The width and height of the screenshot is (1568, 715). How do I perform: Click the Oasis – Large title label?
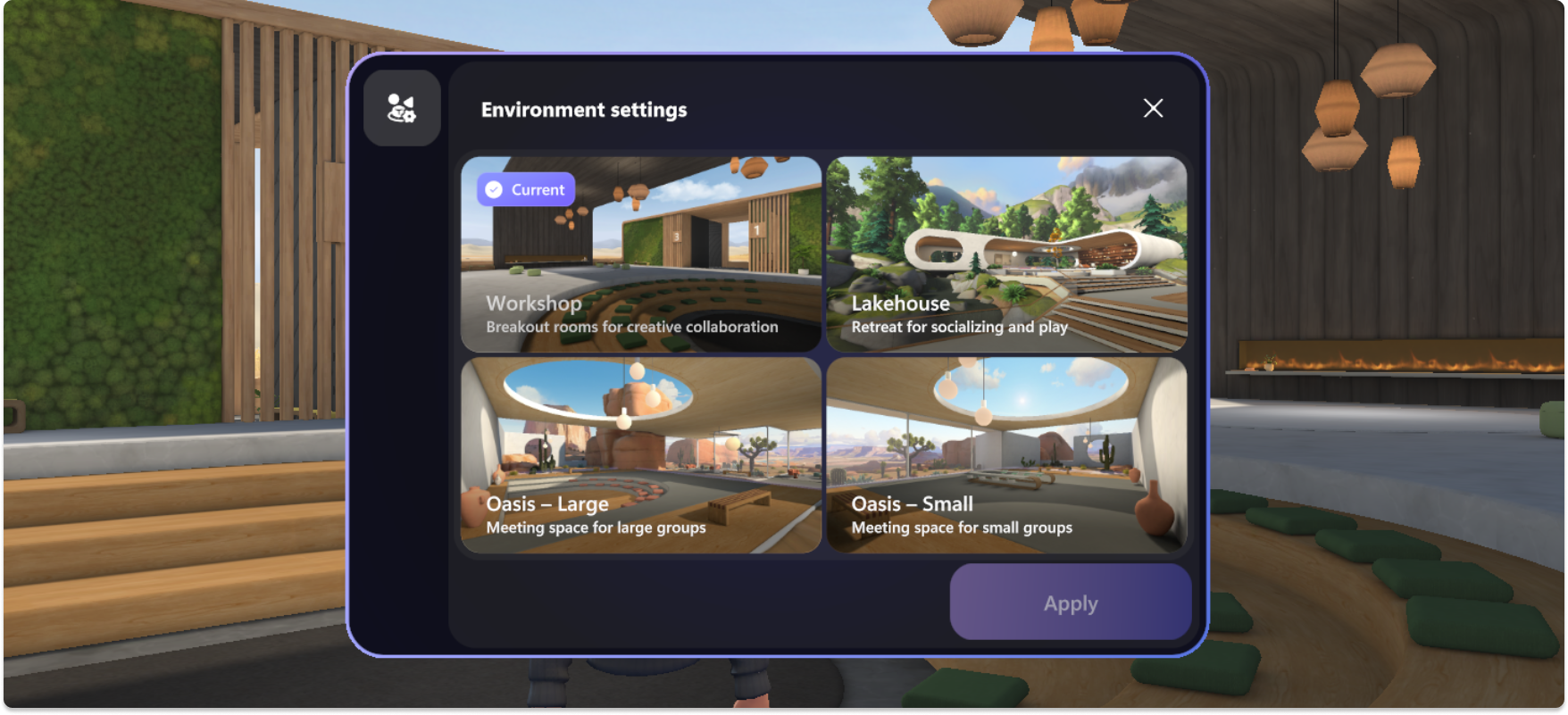(x=546, y=504)
